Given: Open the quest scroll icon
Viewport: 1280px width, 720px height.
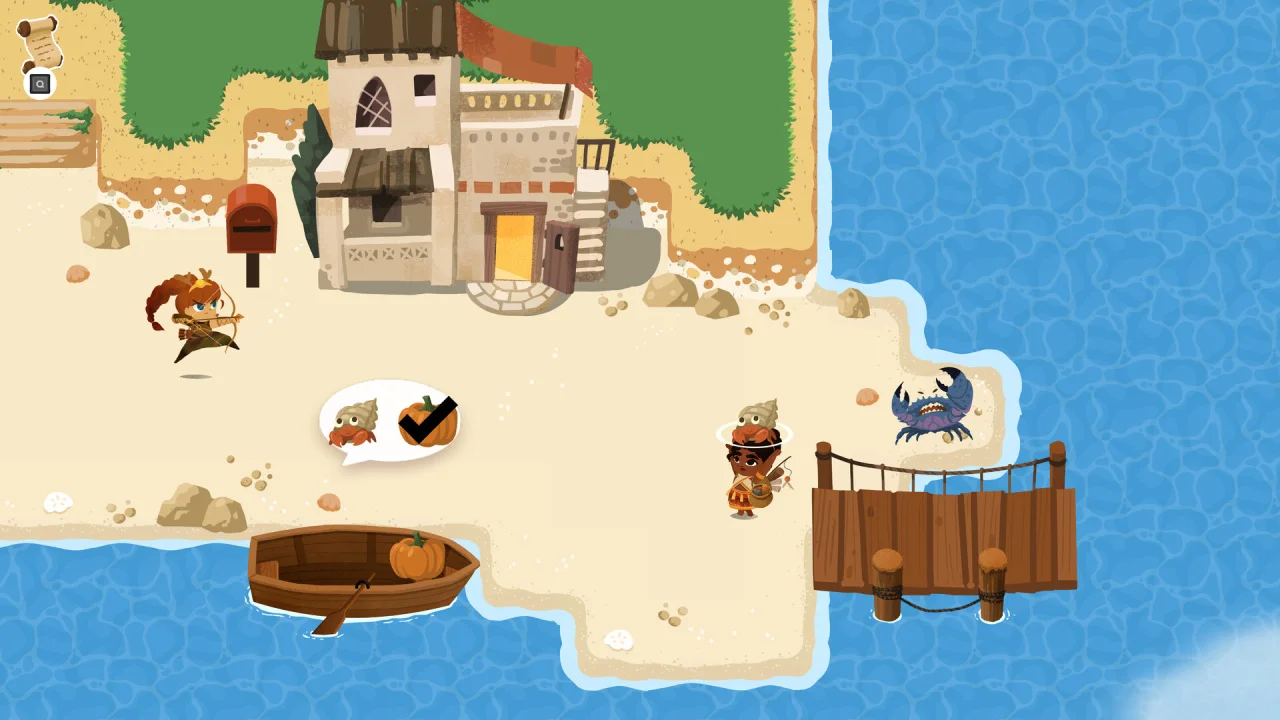Looking at the screenshot, I should pos(39,43).
